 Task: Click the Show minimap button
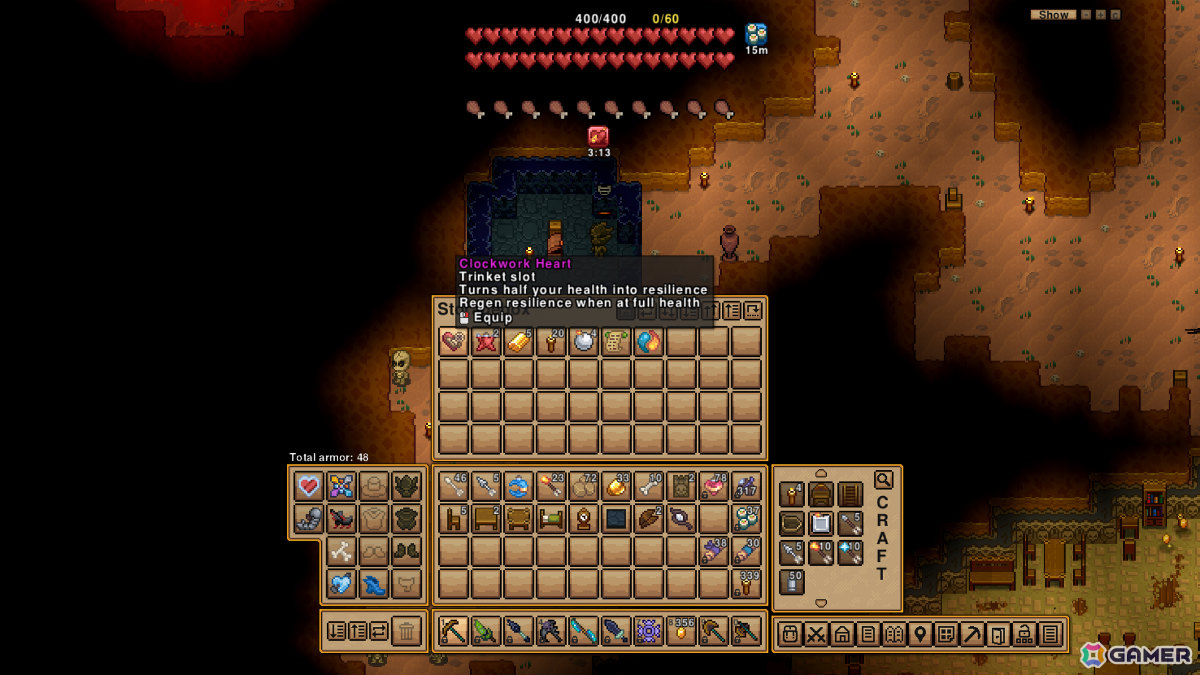pyautogui.click(x=1053, y=15)
